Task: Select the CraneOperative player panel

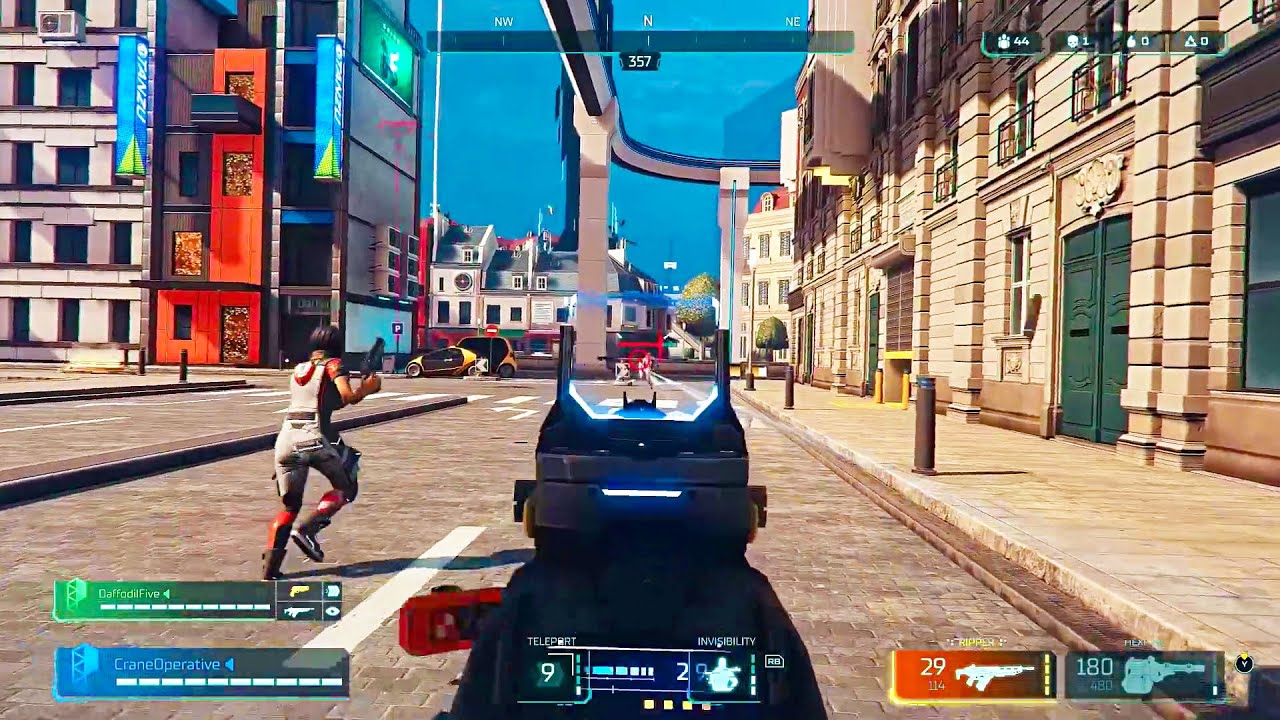Action: point(200,670)
